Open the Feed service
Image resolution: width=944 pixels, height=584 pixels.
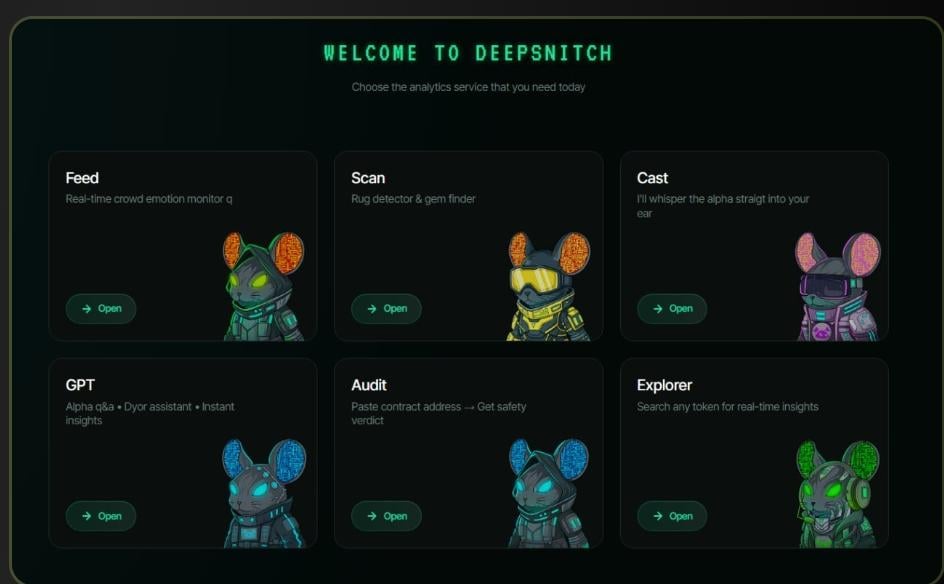point(101,308)
